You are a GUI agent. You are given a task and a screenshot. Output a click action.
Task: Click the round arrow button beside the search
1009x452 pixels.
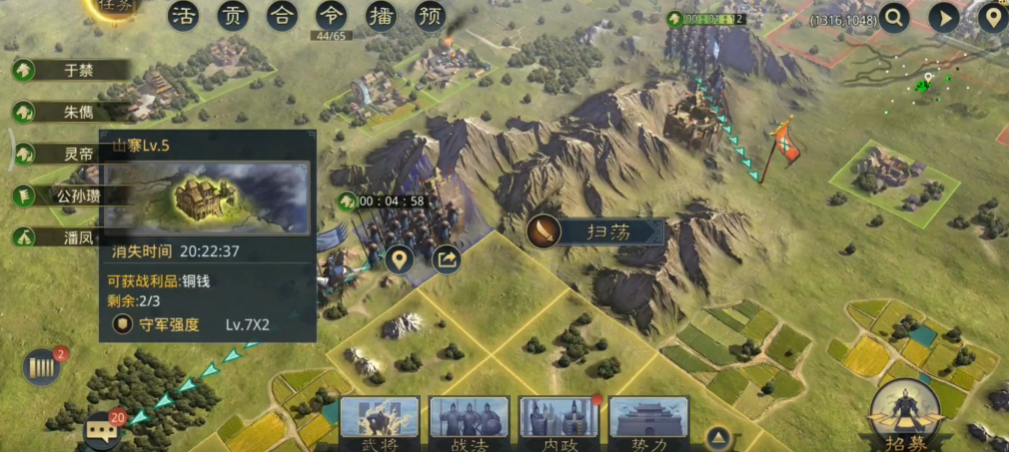pos(943,17)
